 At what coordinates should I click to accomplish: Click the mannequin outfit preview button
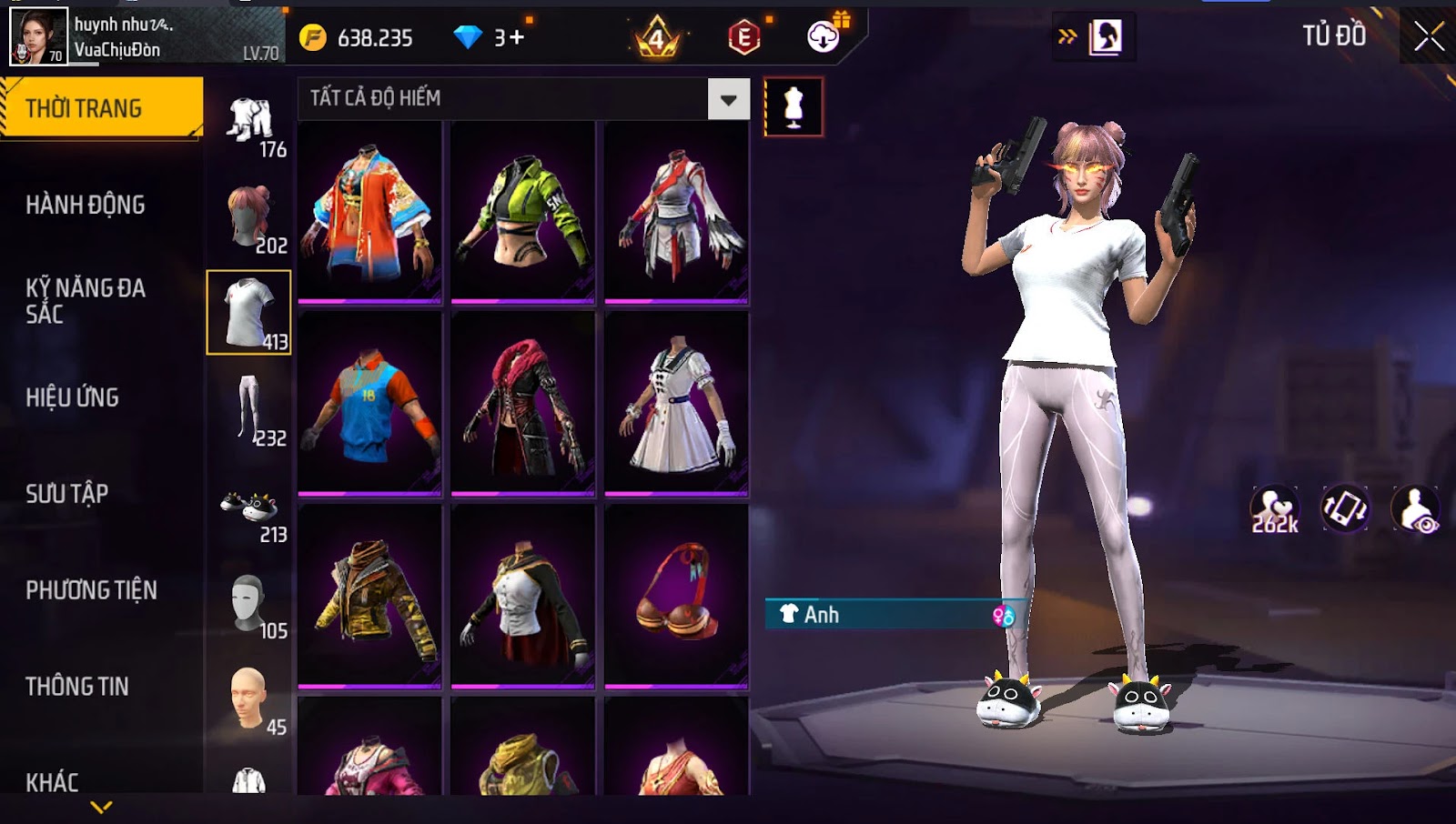tap(794, 107)
